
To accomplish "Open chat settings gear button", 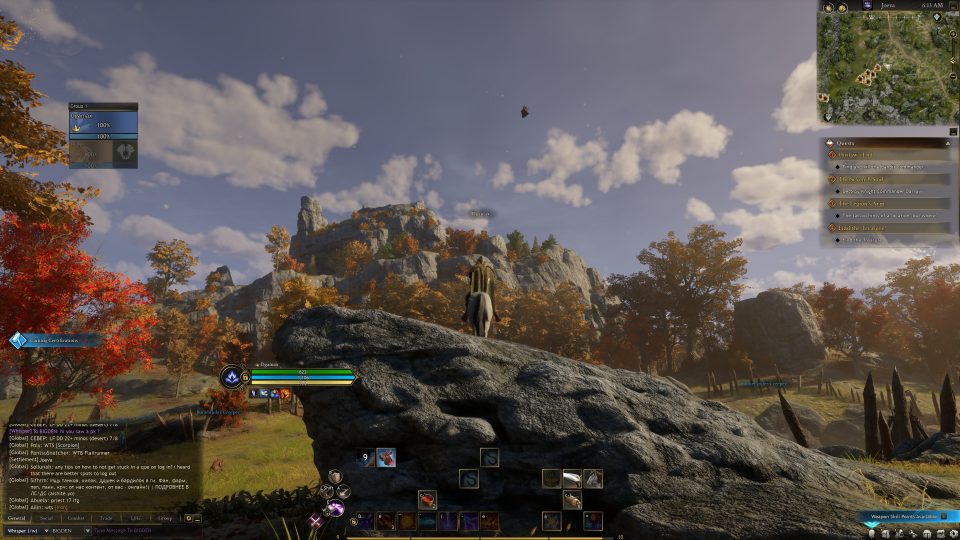I will [188, 518].
